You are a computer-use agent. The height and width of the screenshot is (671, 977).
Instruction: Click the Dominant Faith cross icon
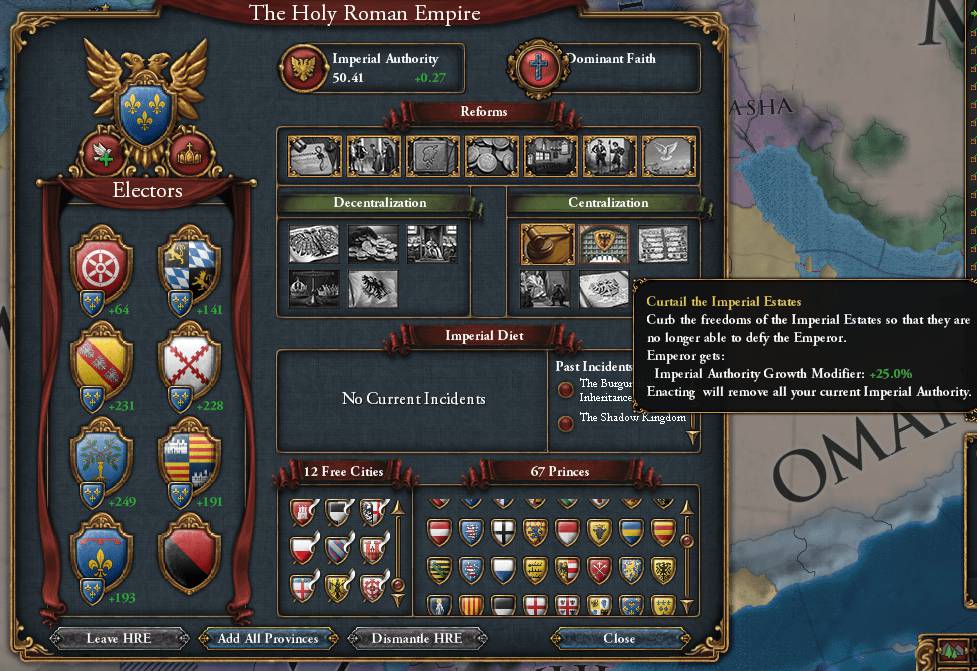click(x=536, y=67)
